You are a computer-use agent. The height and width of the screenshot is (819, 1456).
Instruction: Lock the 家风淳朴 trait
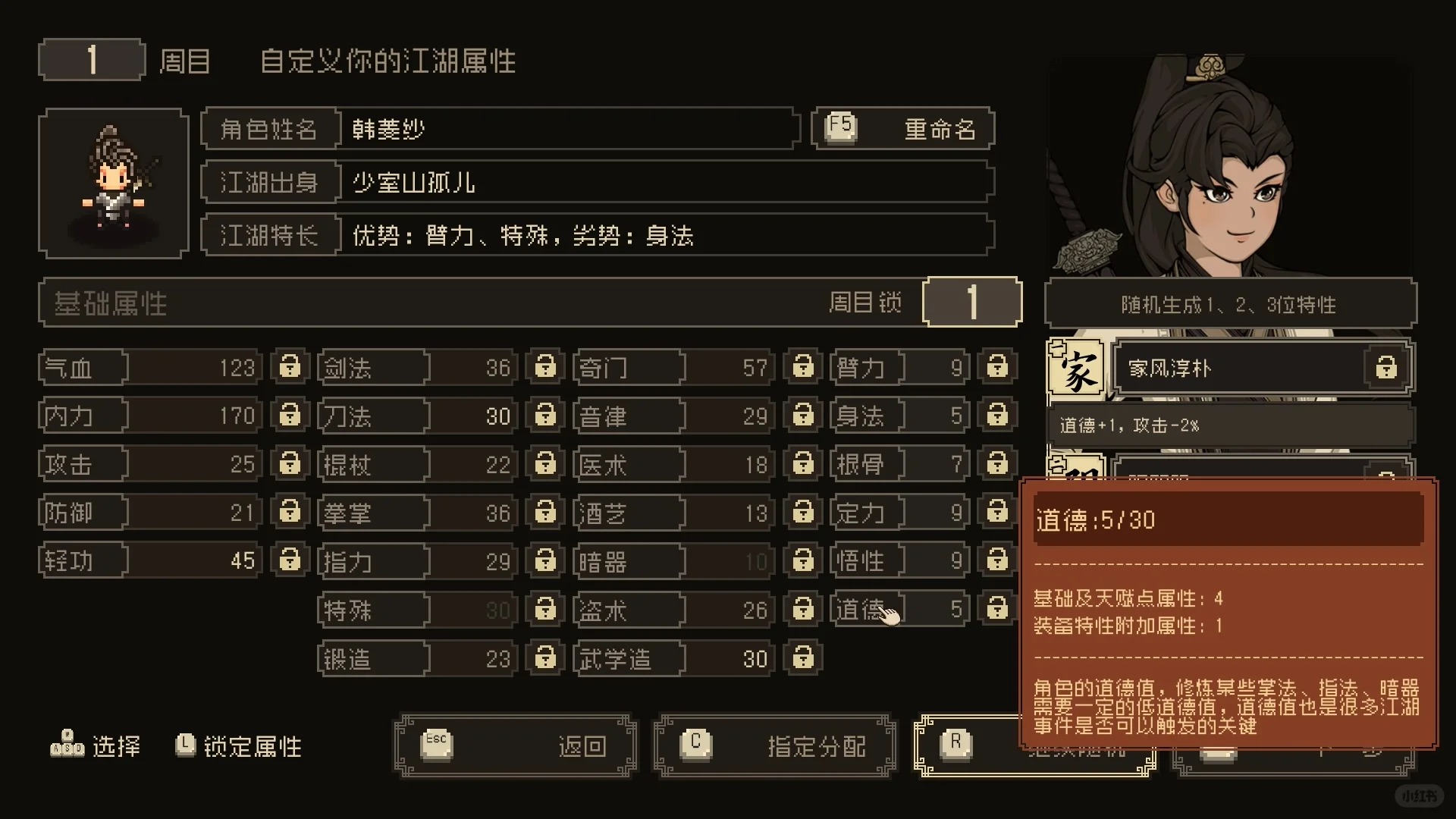point(1387,368)
